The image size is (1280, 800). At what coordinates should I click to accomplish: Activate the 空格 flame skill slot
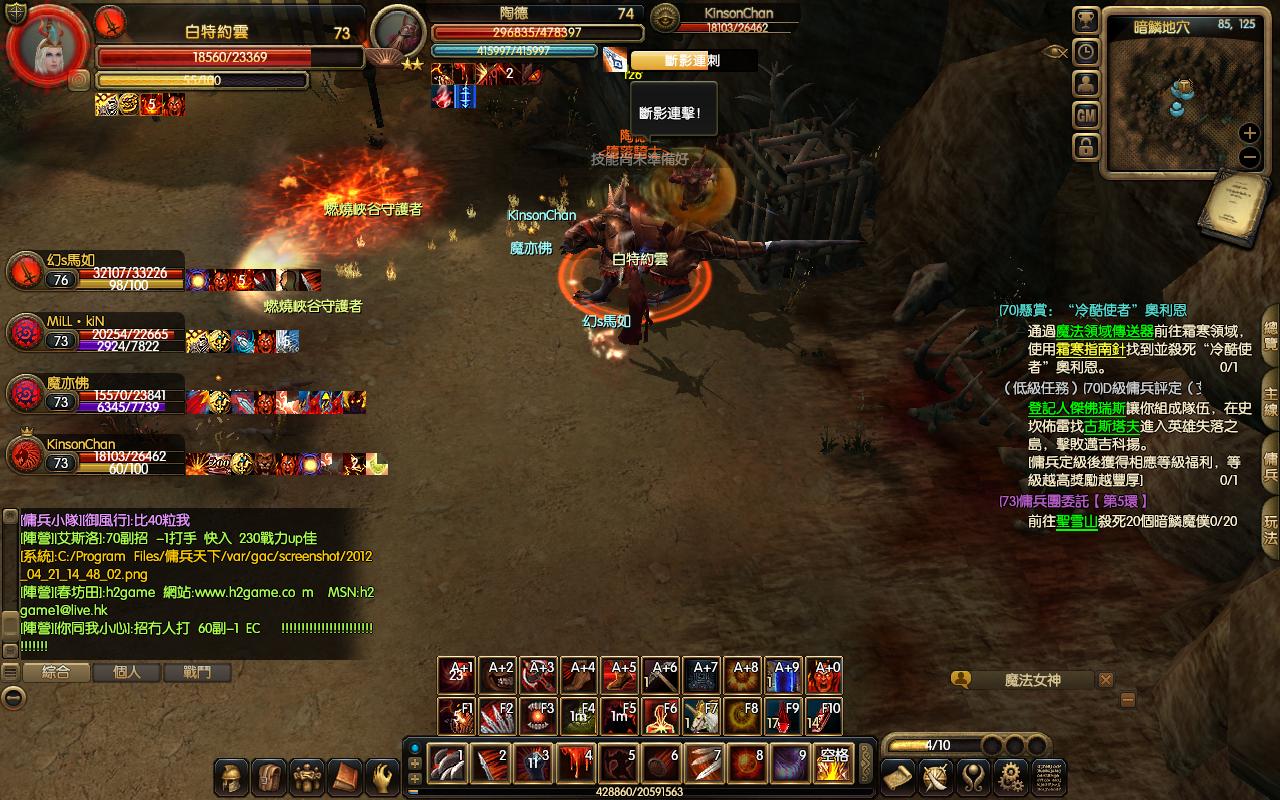tap(833, 764)
